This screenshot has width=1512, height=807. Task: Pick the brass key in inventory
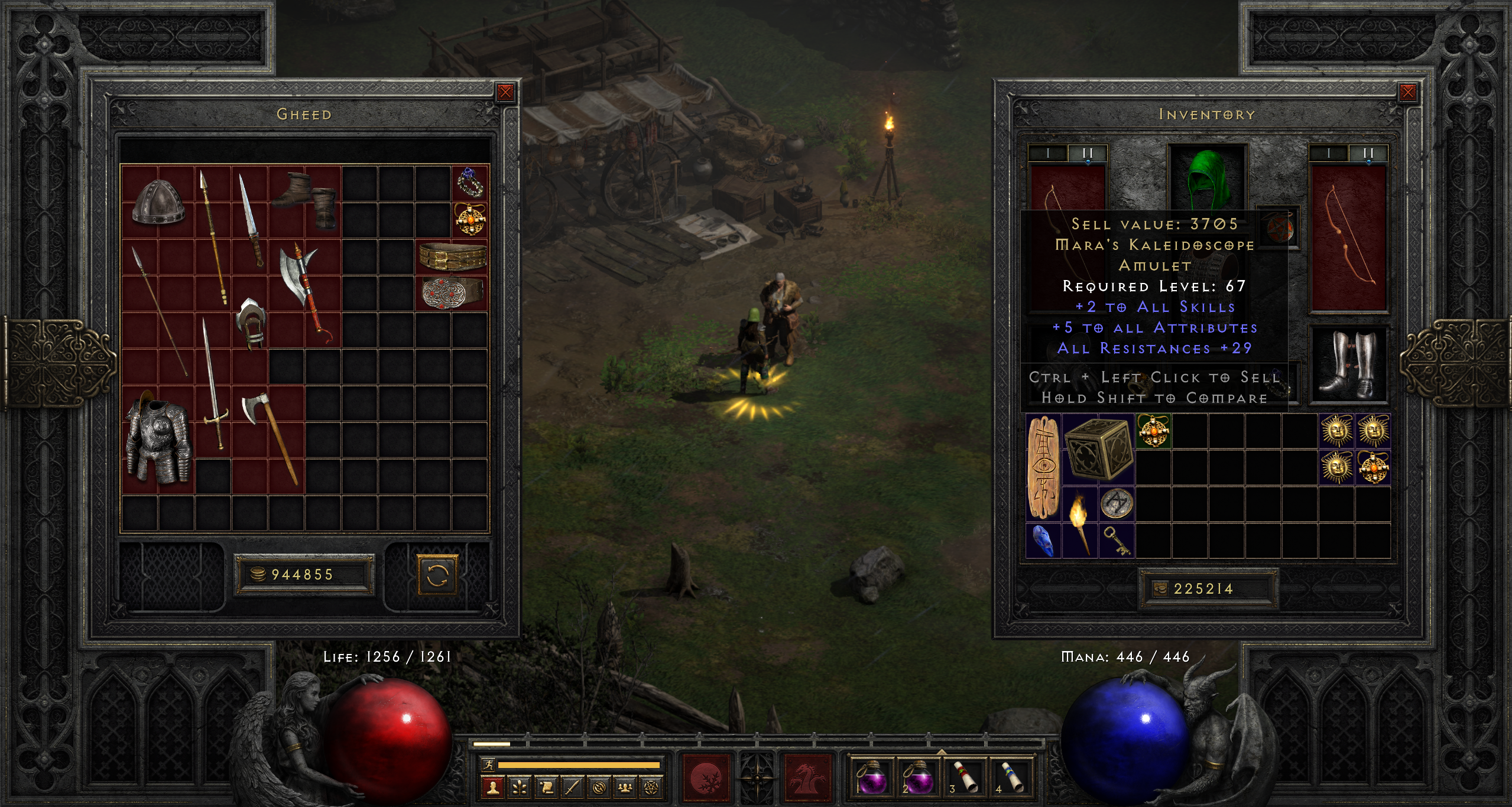[1116, 541]
